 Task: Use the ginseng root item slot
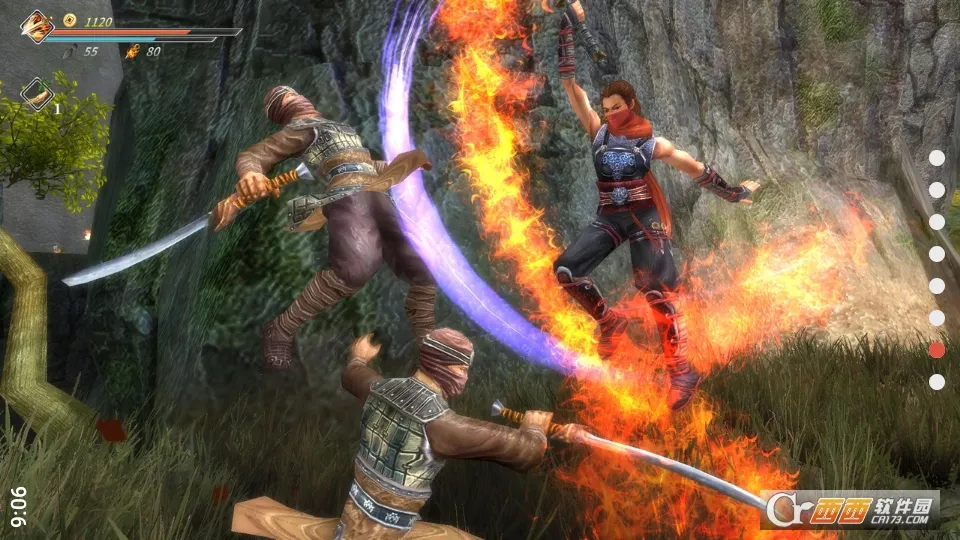coord(37,93)
